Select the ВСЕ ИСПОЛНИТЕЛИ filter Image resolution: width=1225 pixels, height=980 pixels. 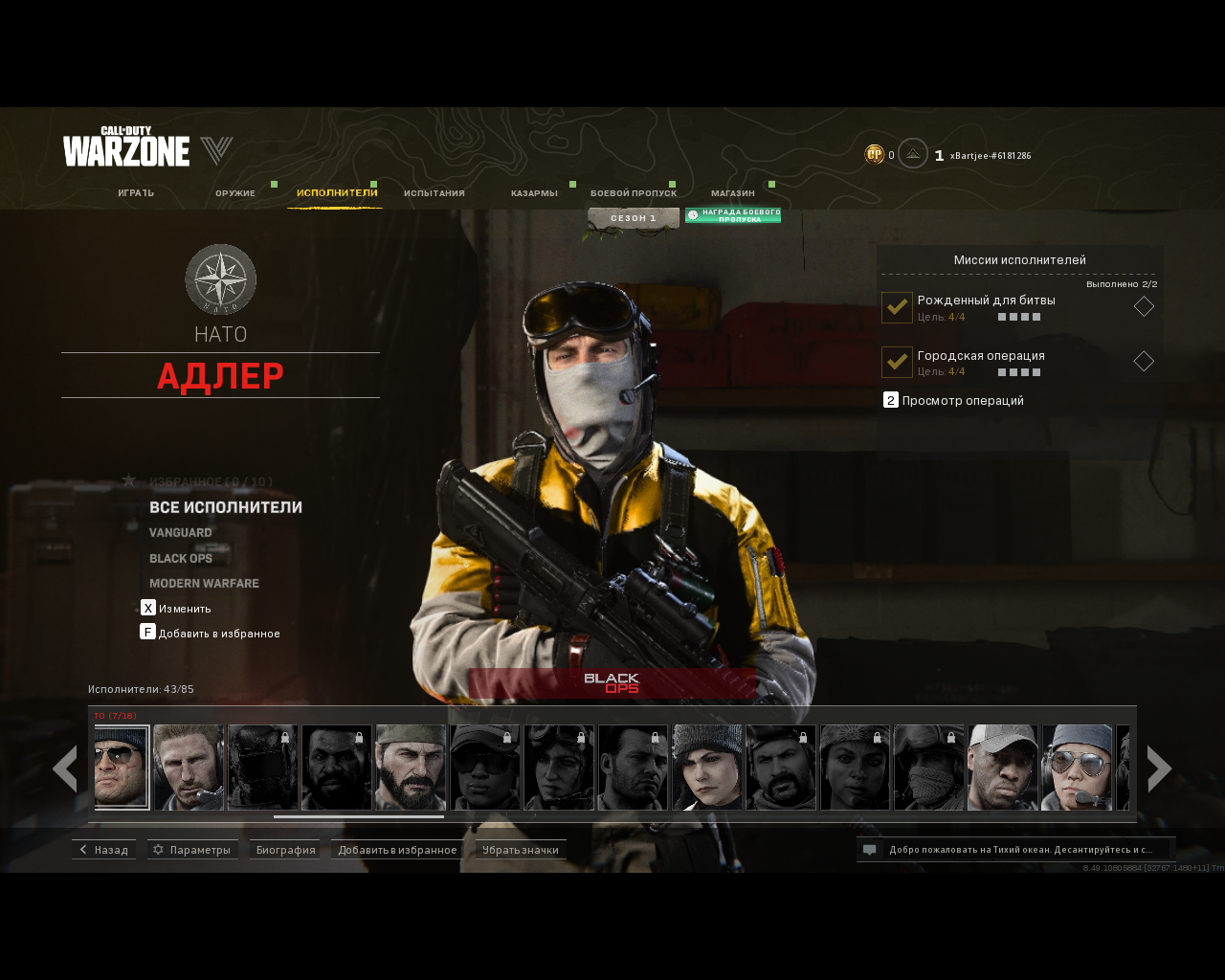(x=226, y=507)
